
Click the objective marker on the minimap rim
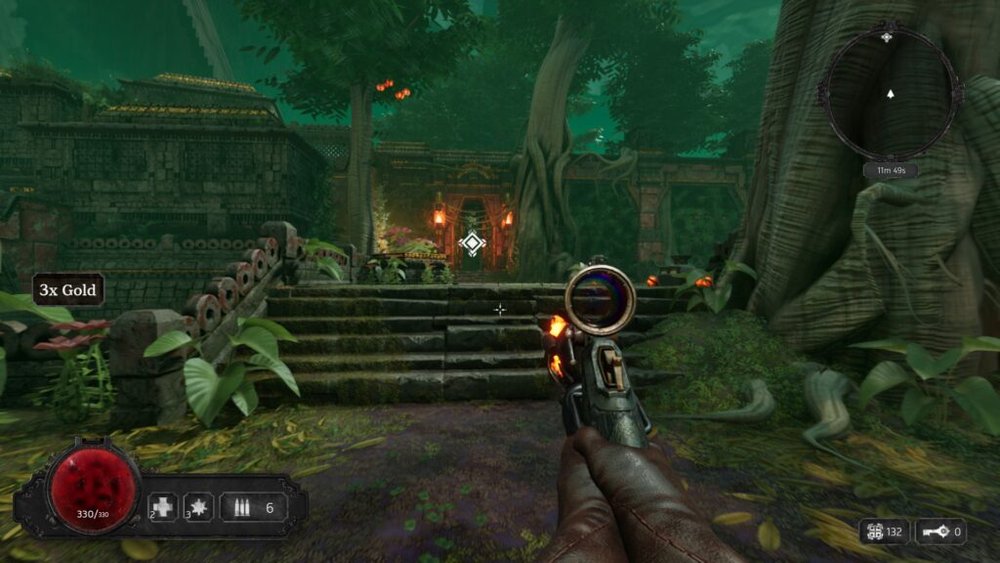pos(886,37)
